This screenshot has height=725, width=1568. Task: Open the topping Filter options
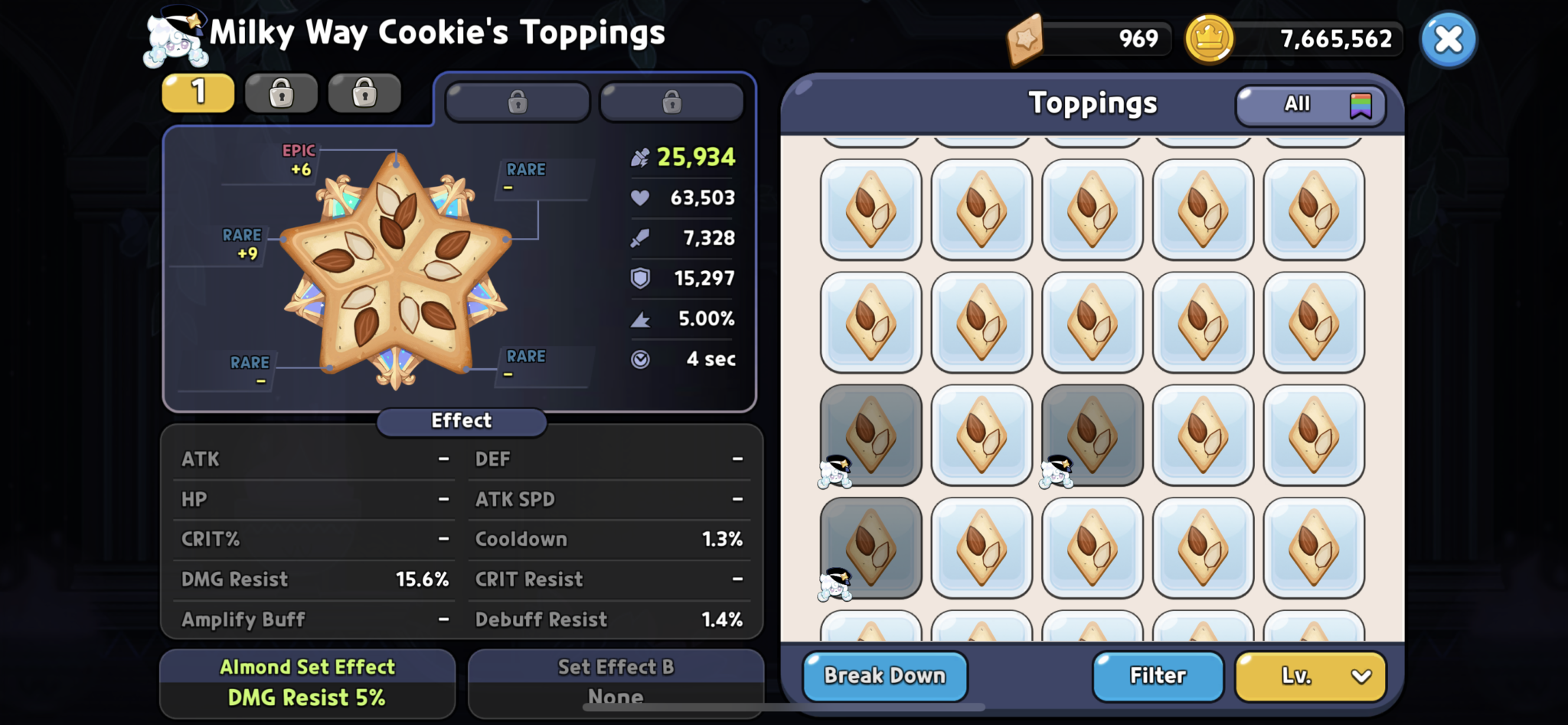click(x=1157, y=676)
